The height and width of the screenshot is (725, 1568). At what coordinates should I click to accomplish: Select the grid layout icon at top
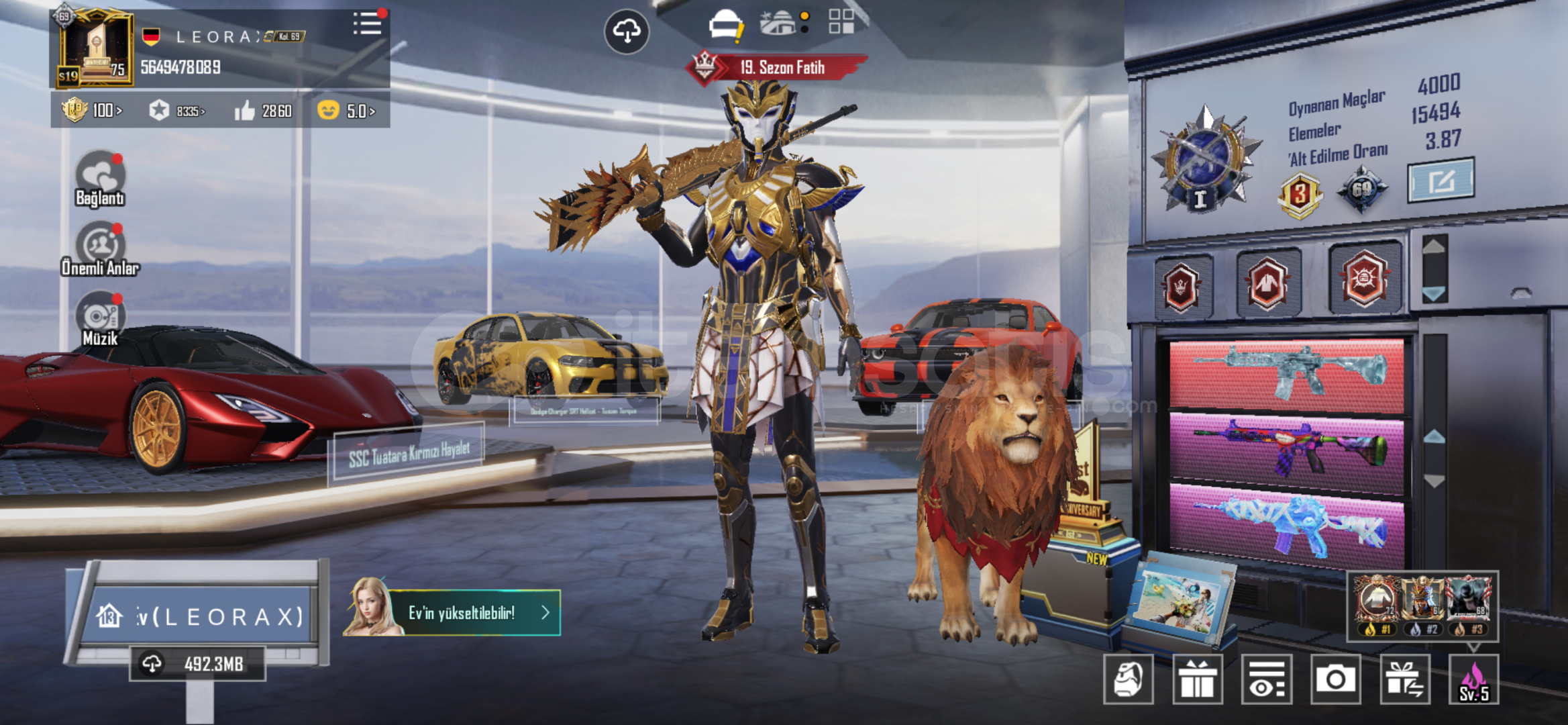click(841, 21)
